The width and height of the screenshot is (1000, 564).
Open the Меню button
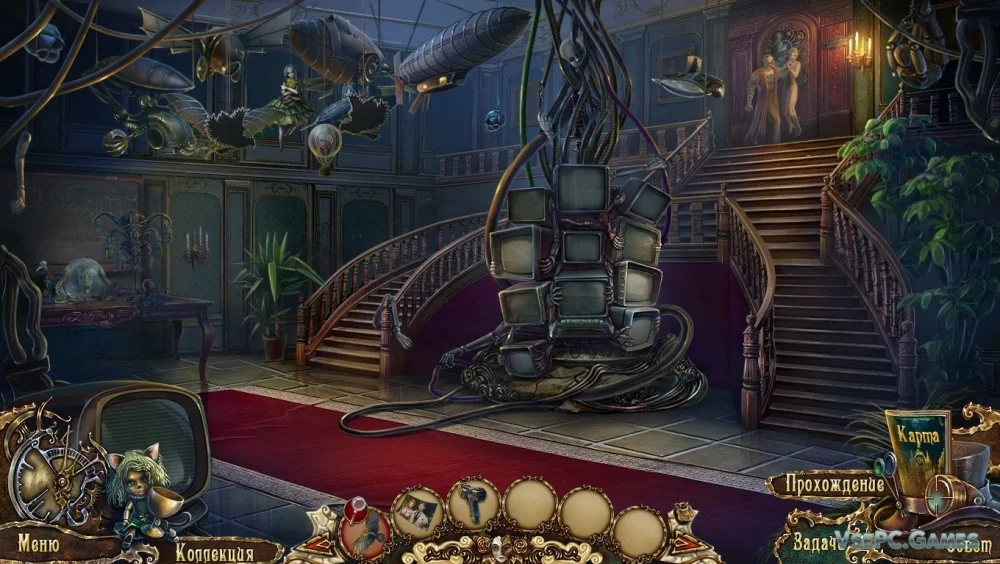pos(37,545)
